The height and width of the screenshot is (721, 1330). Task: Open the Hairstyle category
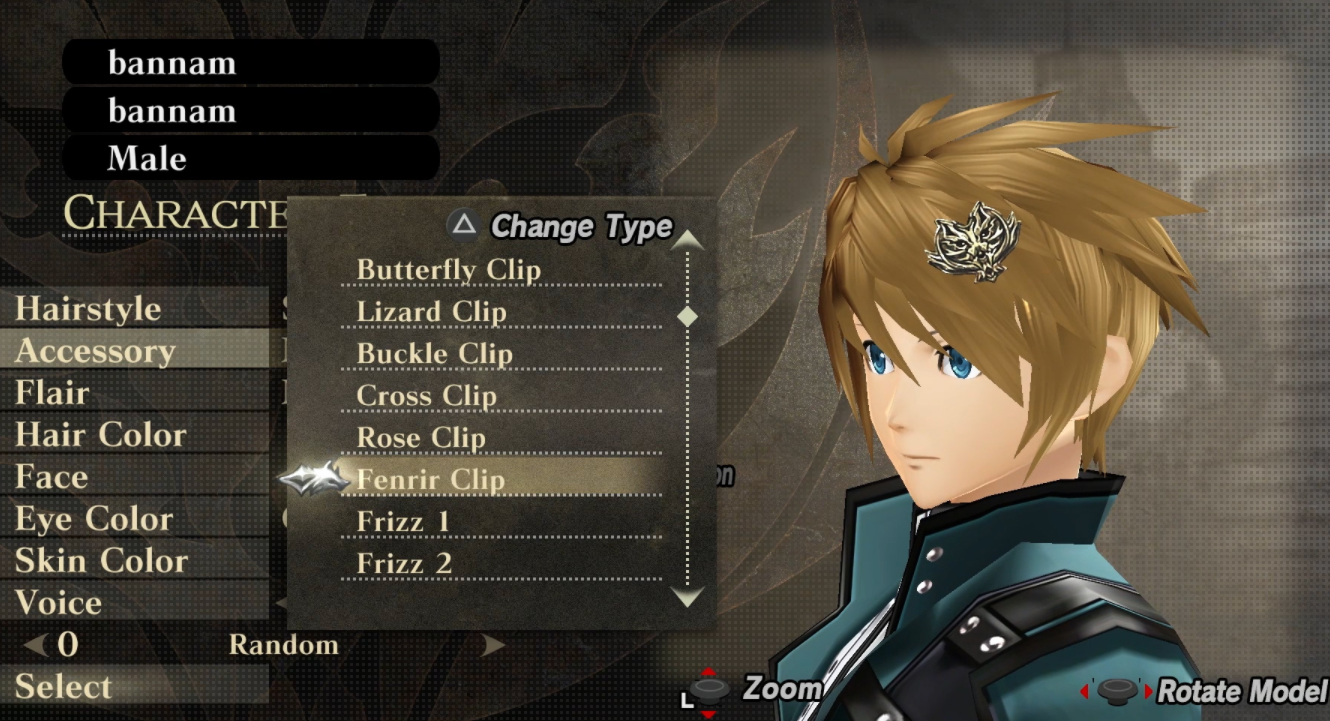[x=88, y=309]
